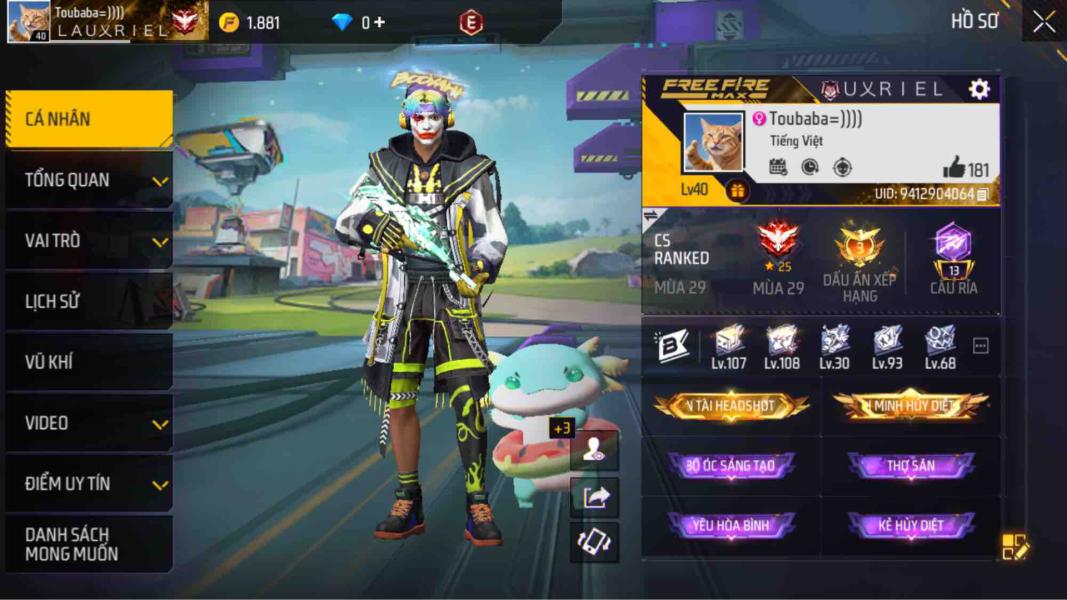Open Danh Sách Mong Muốn wishlist
This screenshot has height=600, width=1067.
(88, 544)
